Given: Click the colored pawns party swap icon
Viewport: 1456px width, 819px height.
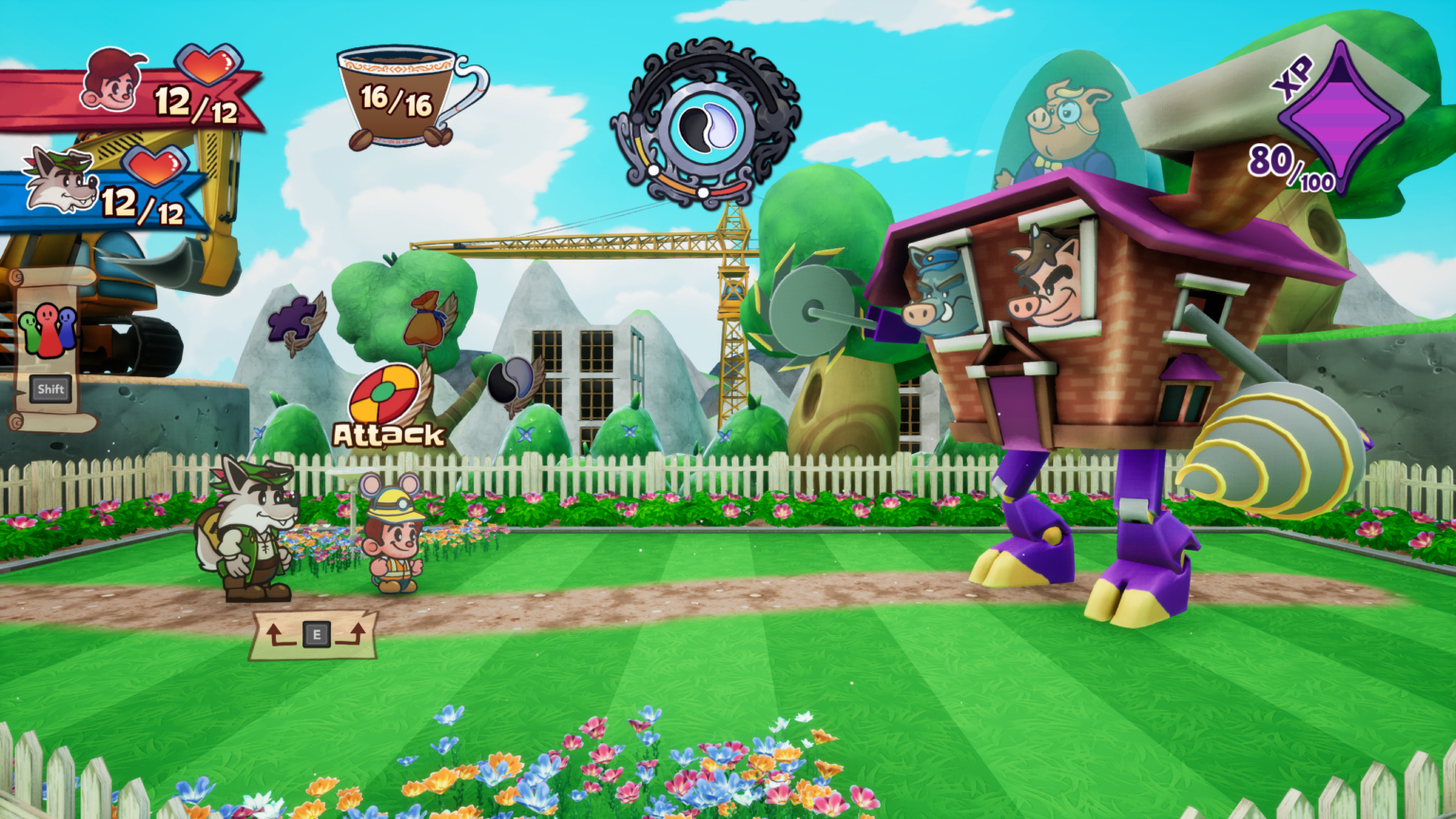Looking at the screenshot, I should [46, 330].
